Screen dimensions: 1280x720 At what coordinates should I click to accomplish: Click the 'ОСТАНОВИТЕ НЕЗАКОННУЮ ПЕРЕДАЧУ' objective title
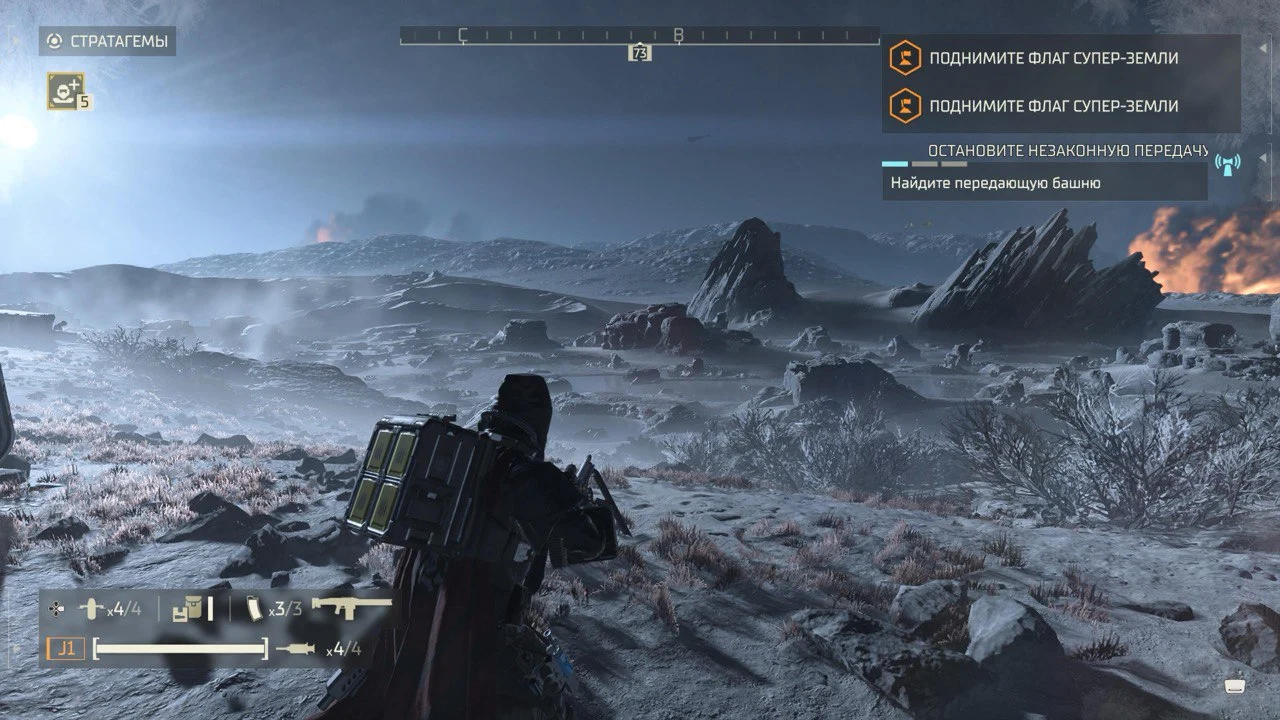[1068, 150]
